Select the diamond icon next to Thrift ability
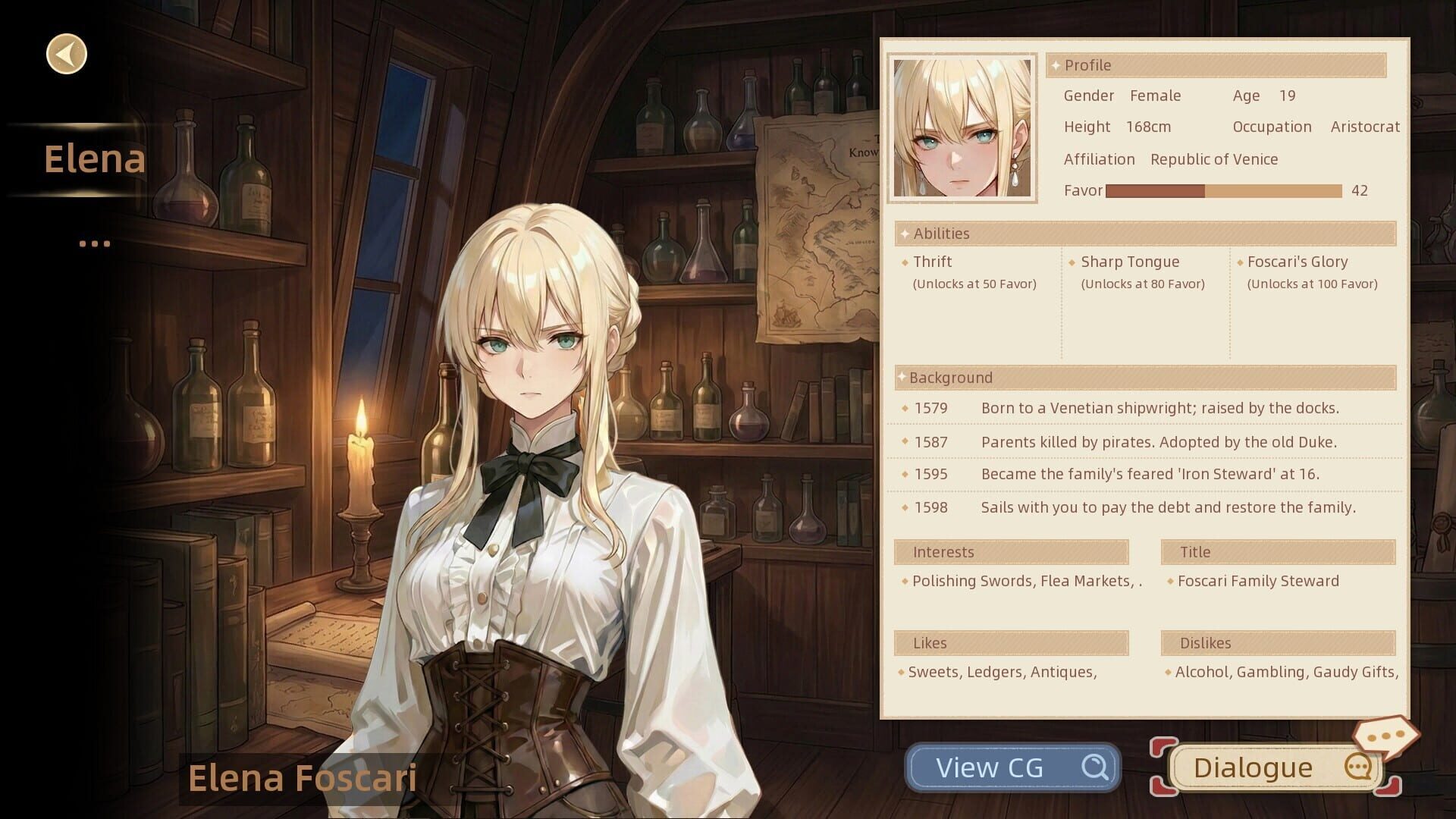 pos(903,262)
